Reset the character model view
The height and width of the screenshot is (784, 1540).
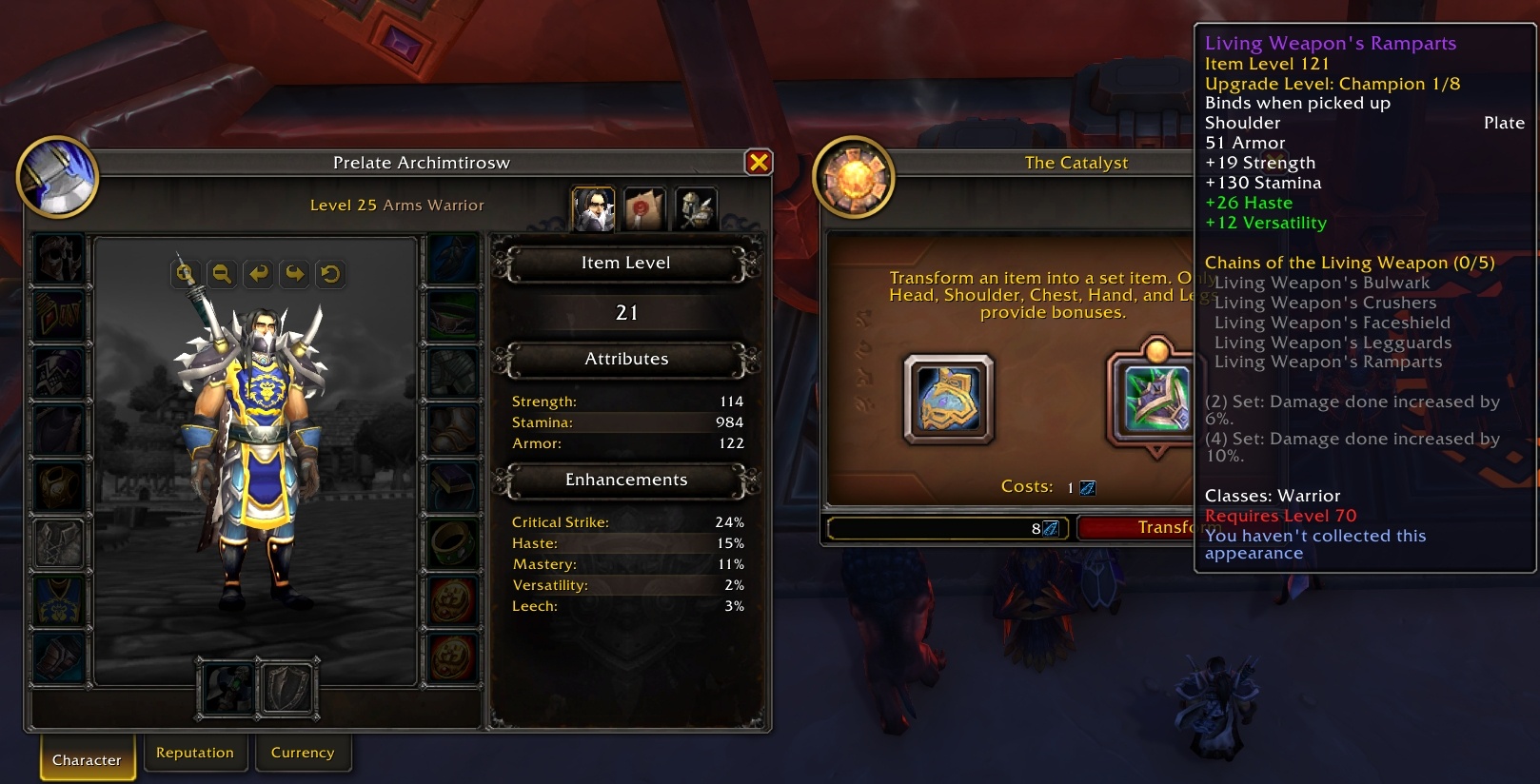coord(330,274)
